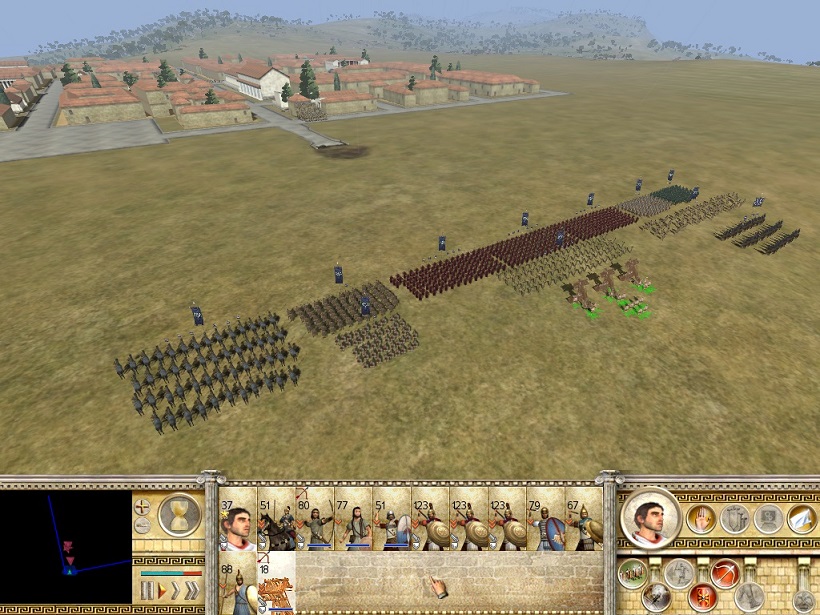This screenshot has width=820, height=615.
Task: Zoom out the minimap with minus button
Action: 143,525
